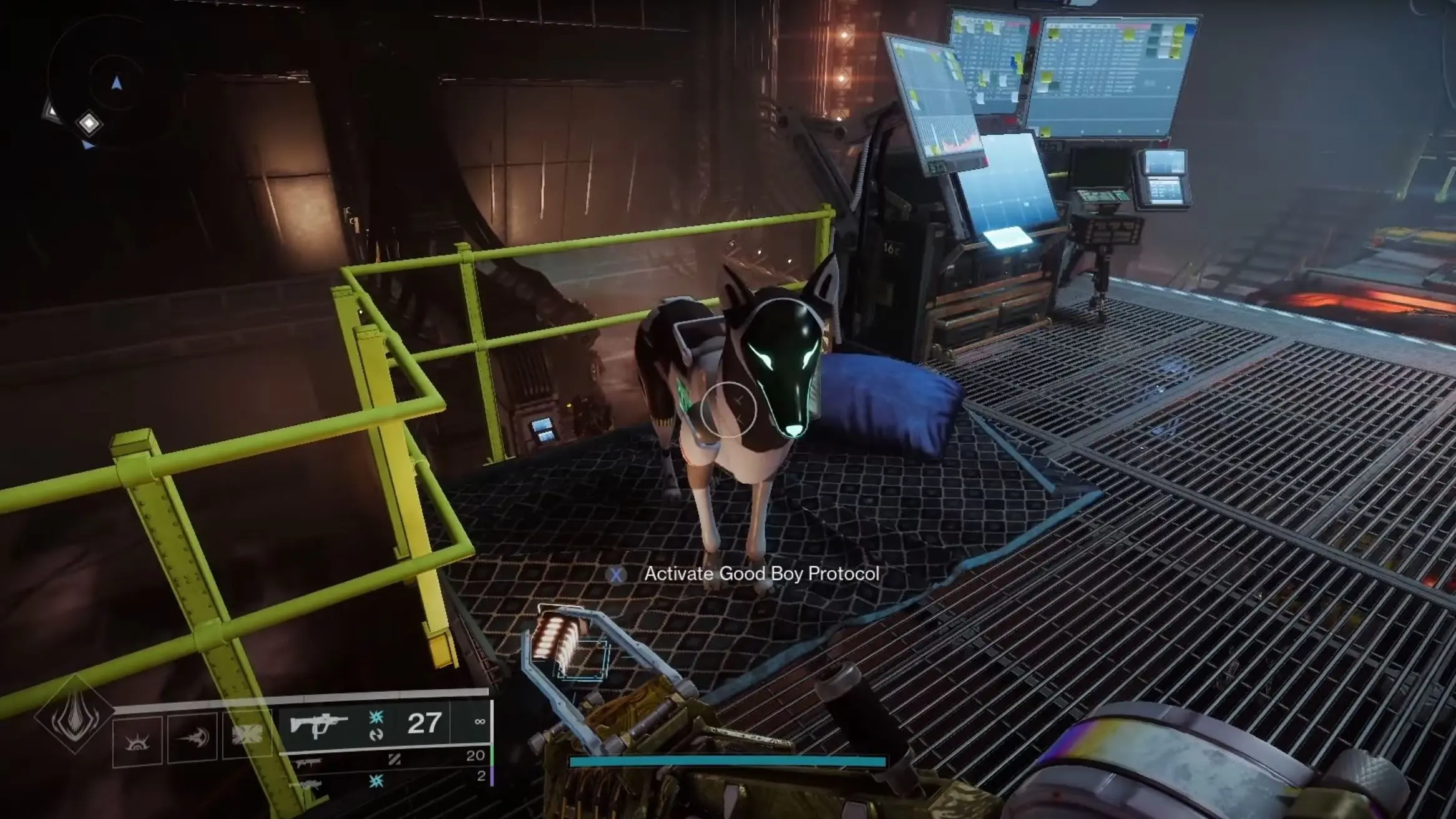
Task: Click the downward arrow below the radar
Action: (88, 144)
